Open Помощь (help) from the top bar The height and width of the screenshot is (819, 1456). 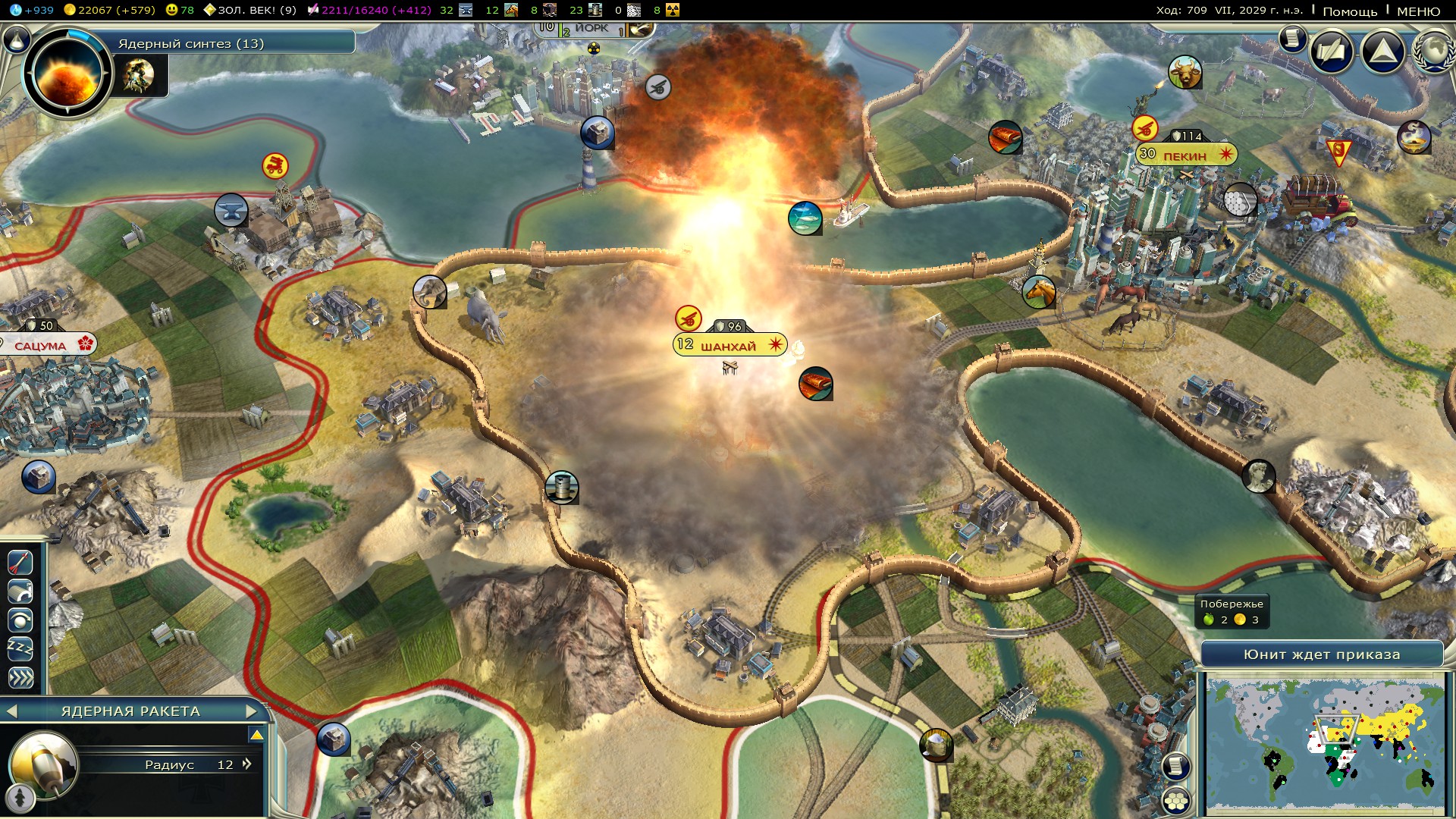tap(1350, 11)
